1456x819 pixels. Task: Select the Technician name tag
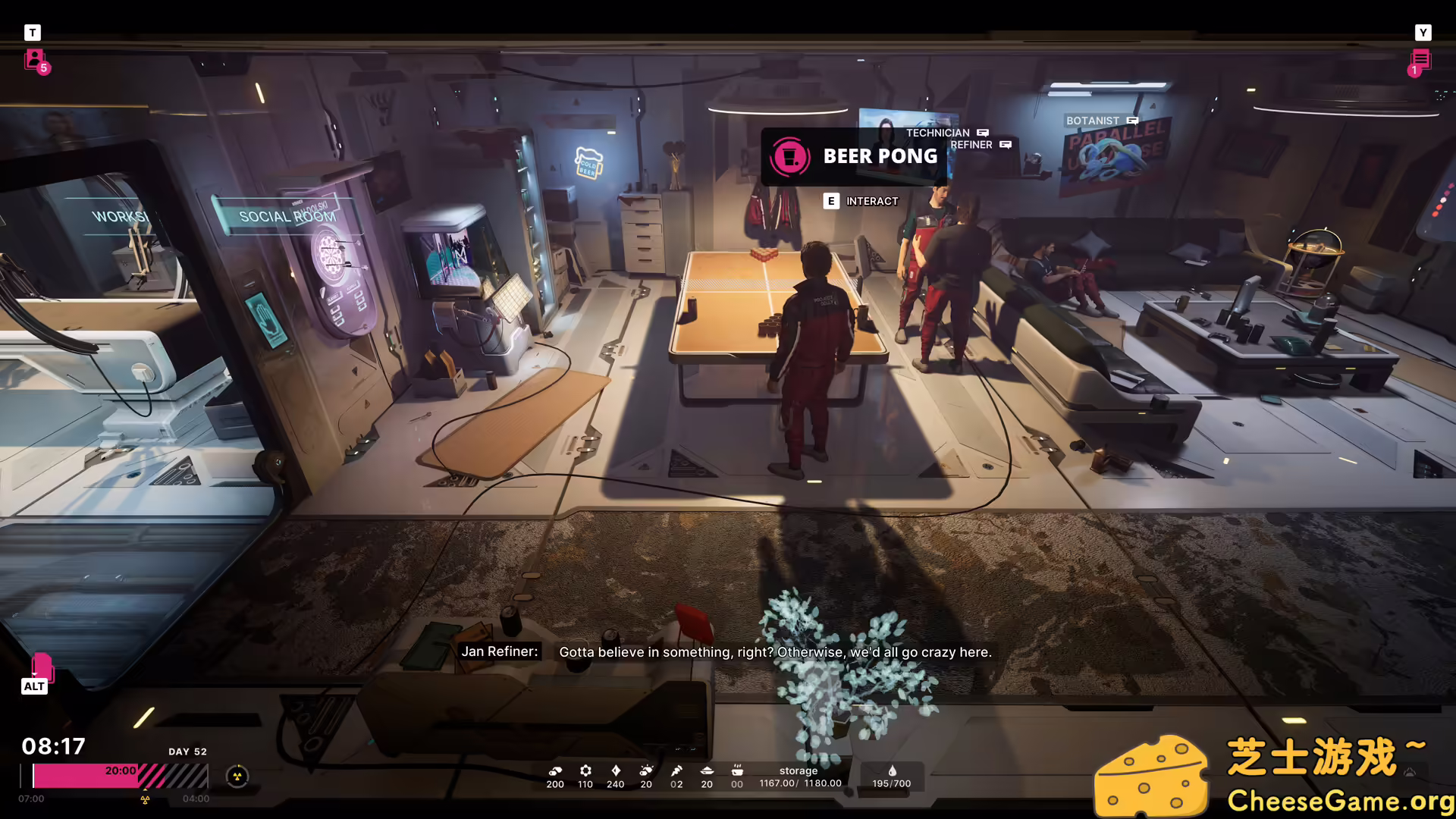pyautogui.click(x=938, y=133)
